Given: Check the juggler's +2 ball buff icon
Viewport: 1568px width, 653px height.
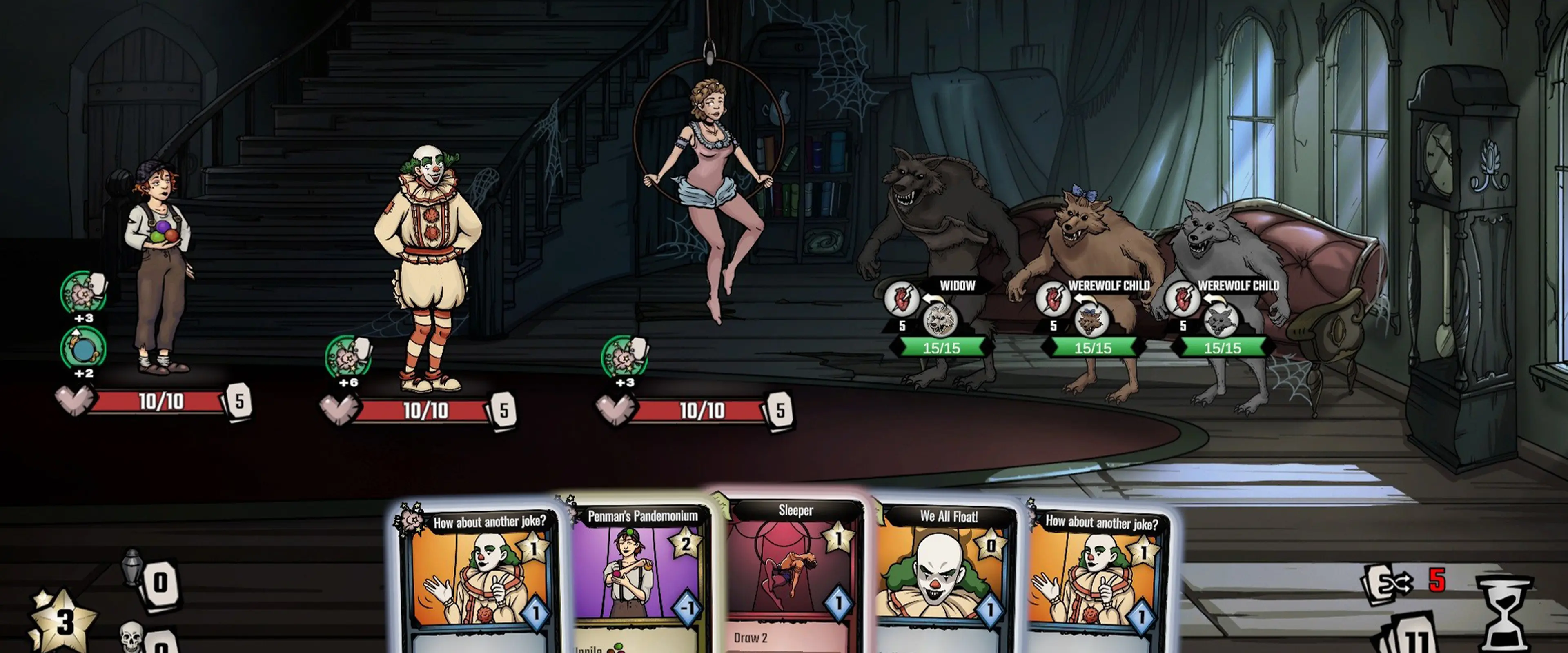Looking at the screenshot, I should (x=83, y=347).
